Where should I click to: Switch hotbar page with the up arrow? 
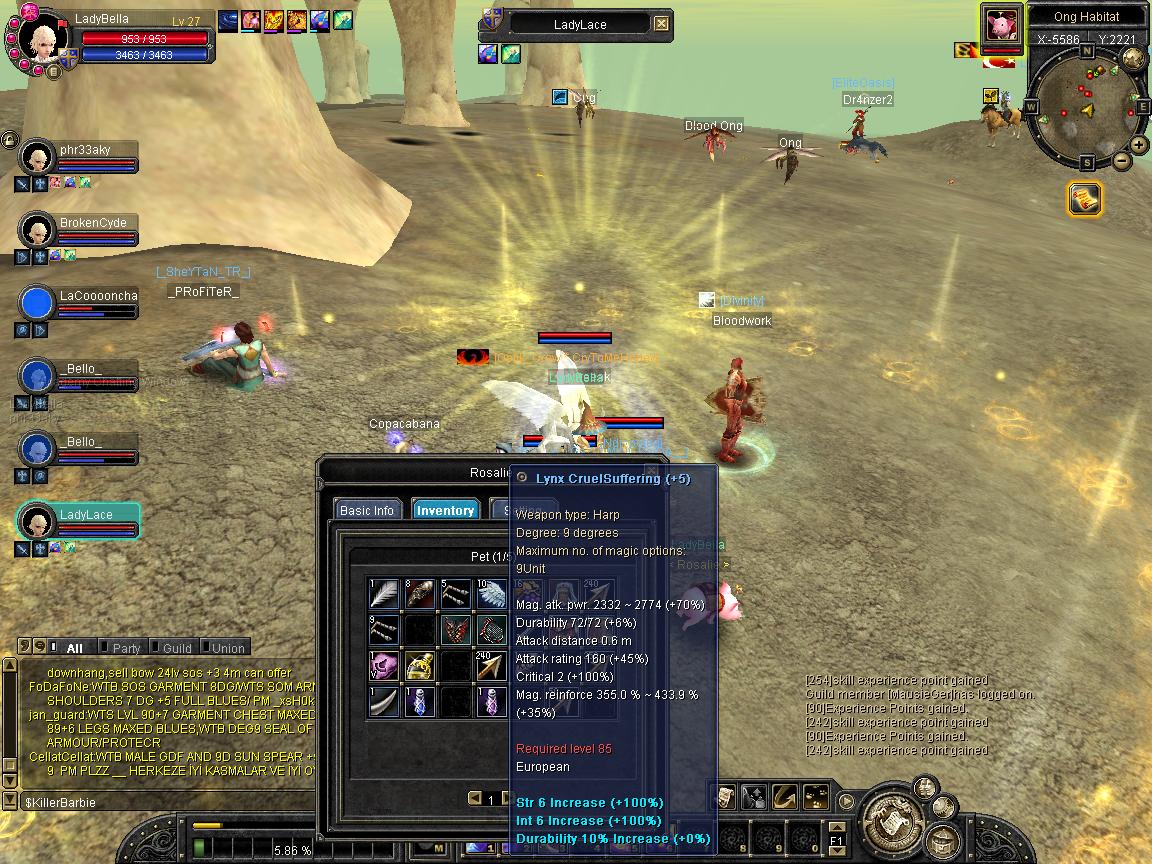click(x=836, y=826)
